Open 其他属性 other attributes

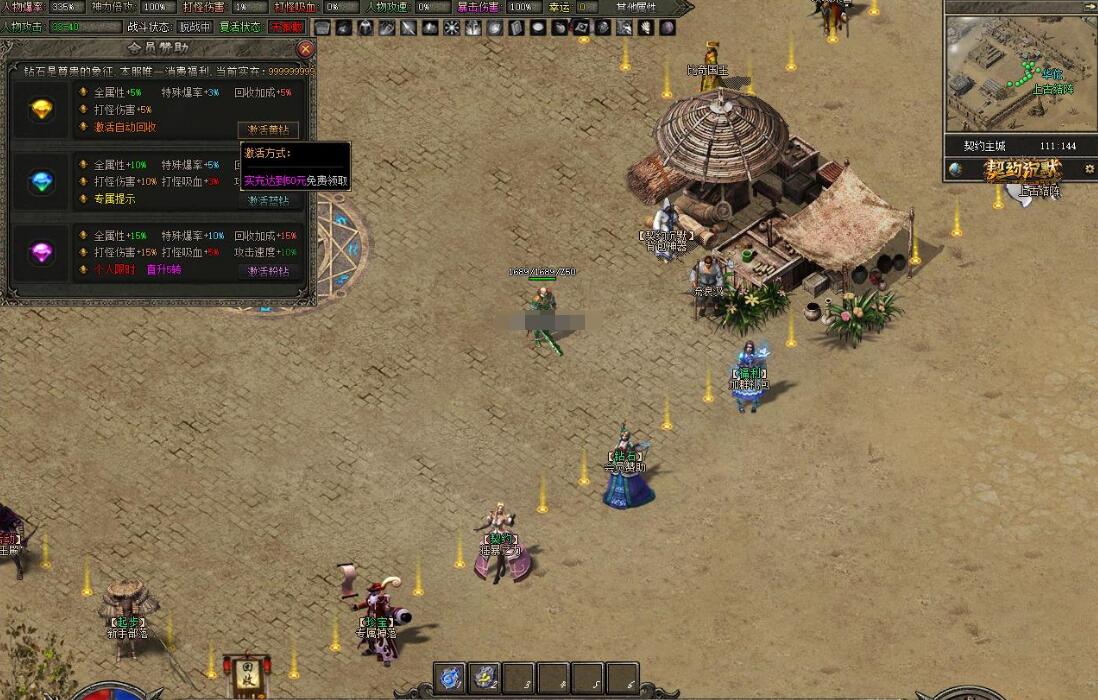point(636,7)
